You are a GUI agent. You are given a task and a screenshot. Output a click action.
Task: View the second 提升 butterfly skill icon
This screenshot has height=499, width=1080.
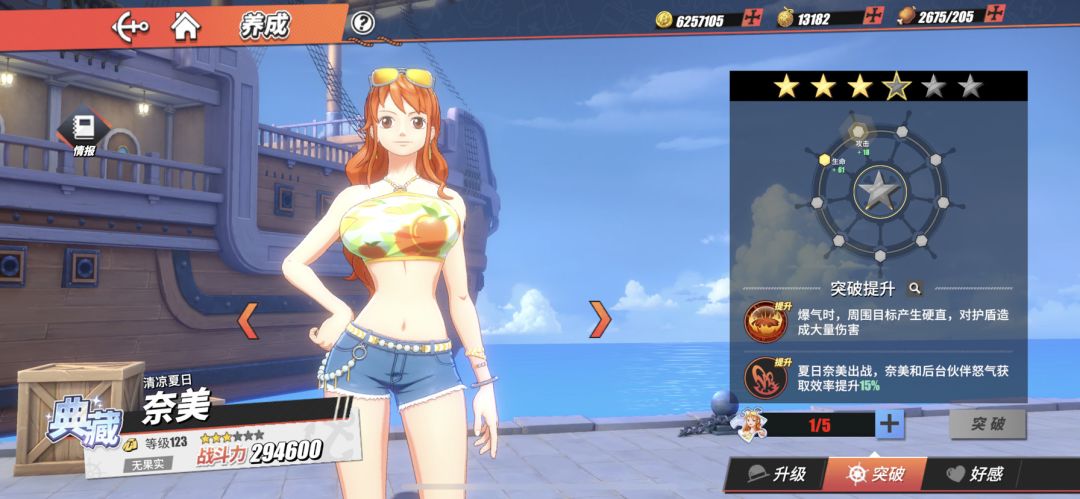click(765, 376)
